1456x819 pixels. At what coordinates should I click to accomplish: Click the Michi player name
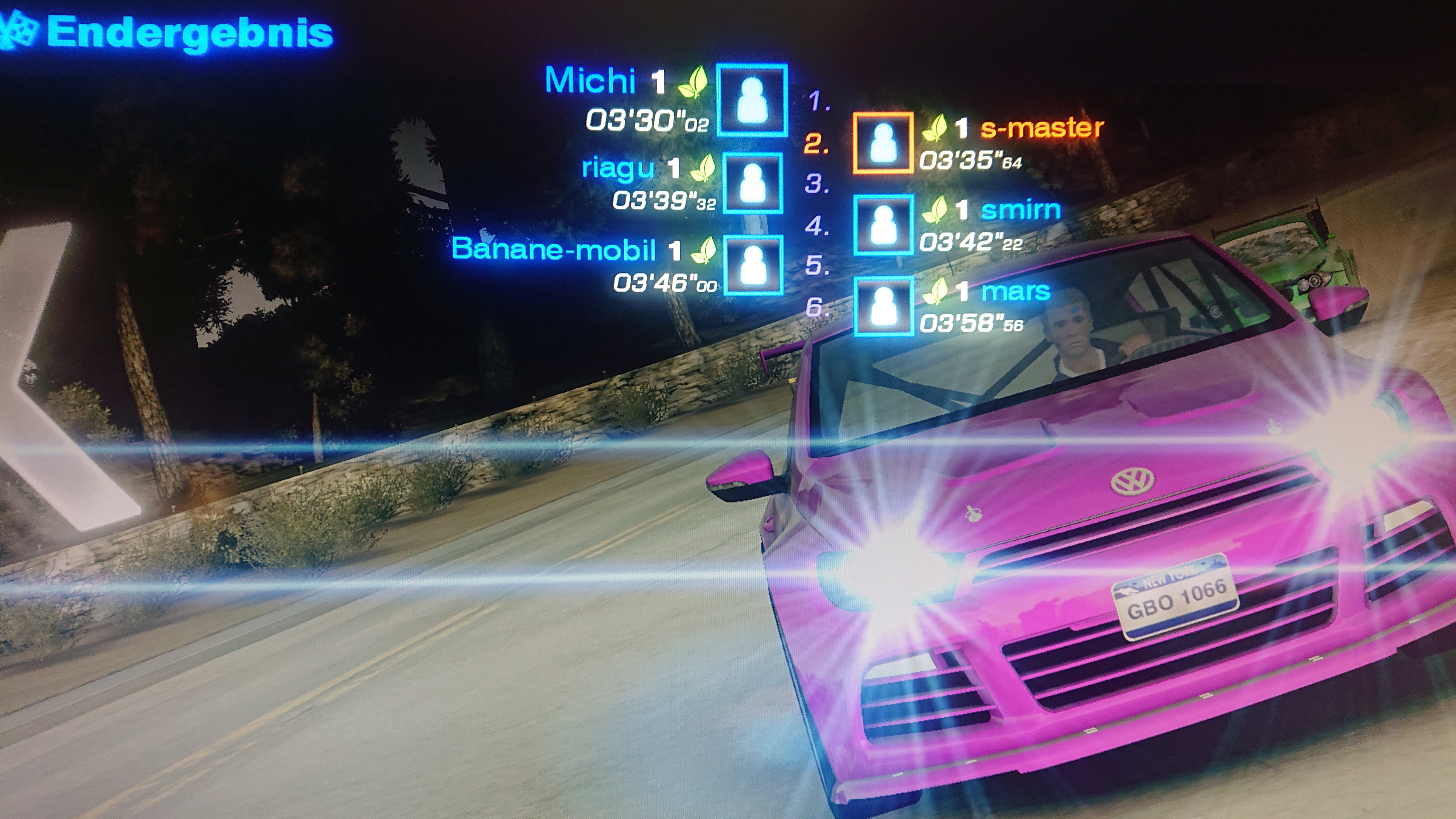coord(590,80)
